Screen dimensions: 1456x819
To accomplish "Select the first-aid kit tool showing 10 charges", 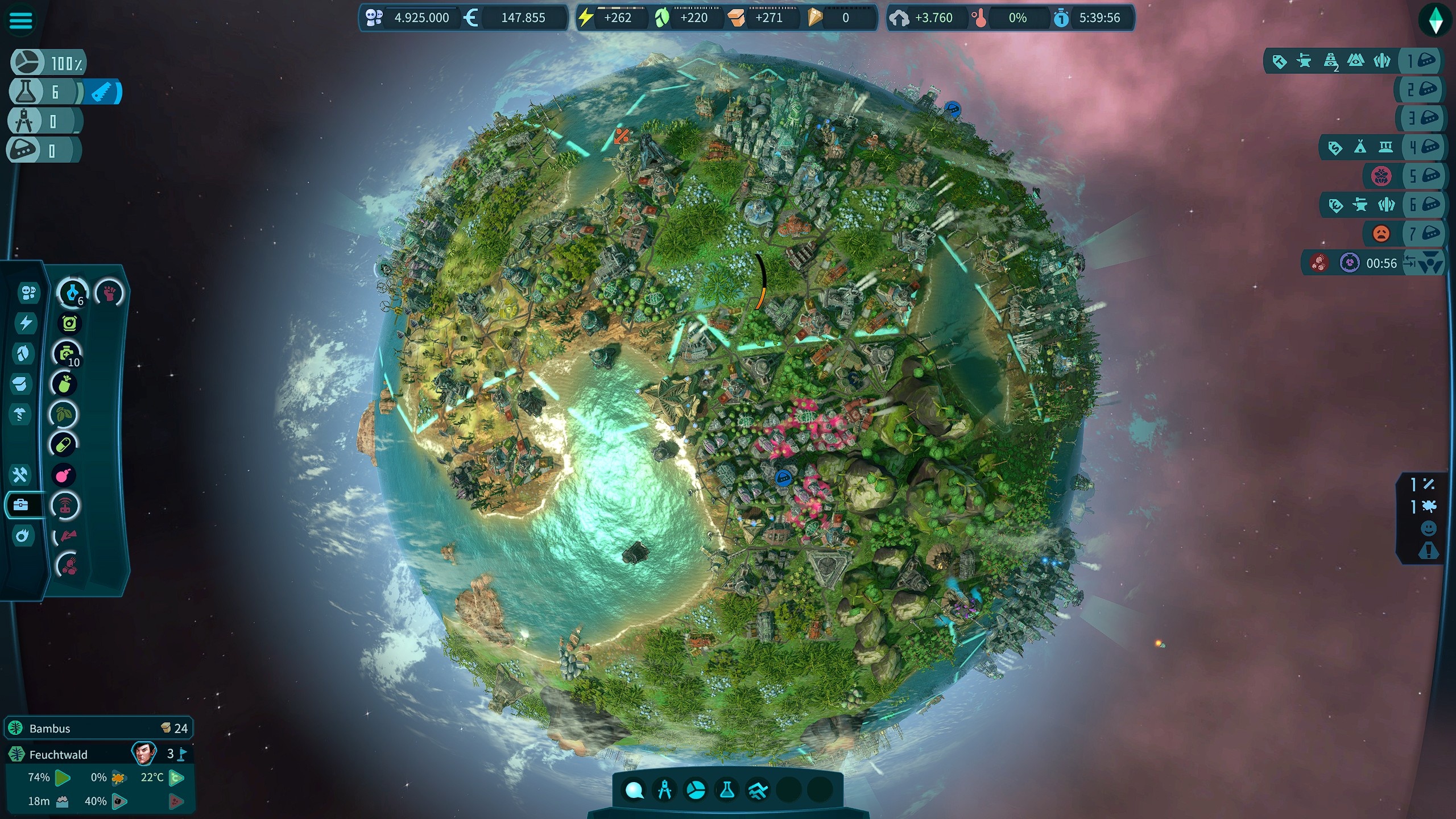I will tap(65, 354).
